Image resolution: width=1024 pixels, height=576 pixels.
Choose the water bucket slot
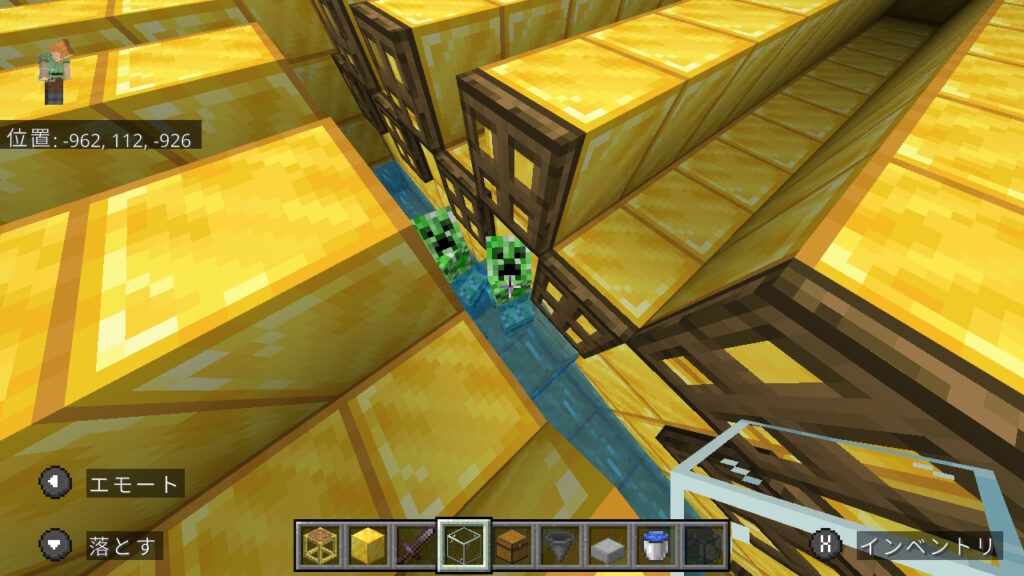click(655, 546)
